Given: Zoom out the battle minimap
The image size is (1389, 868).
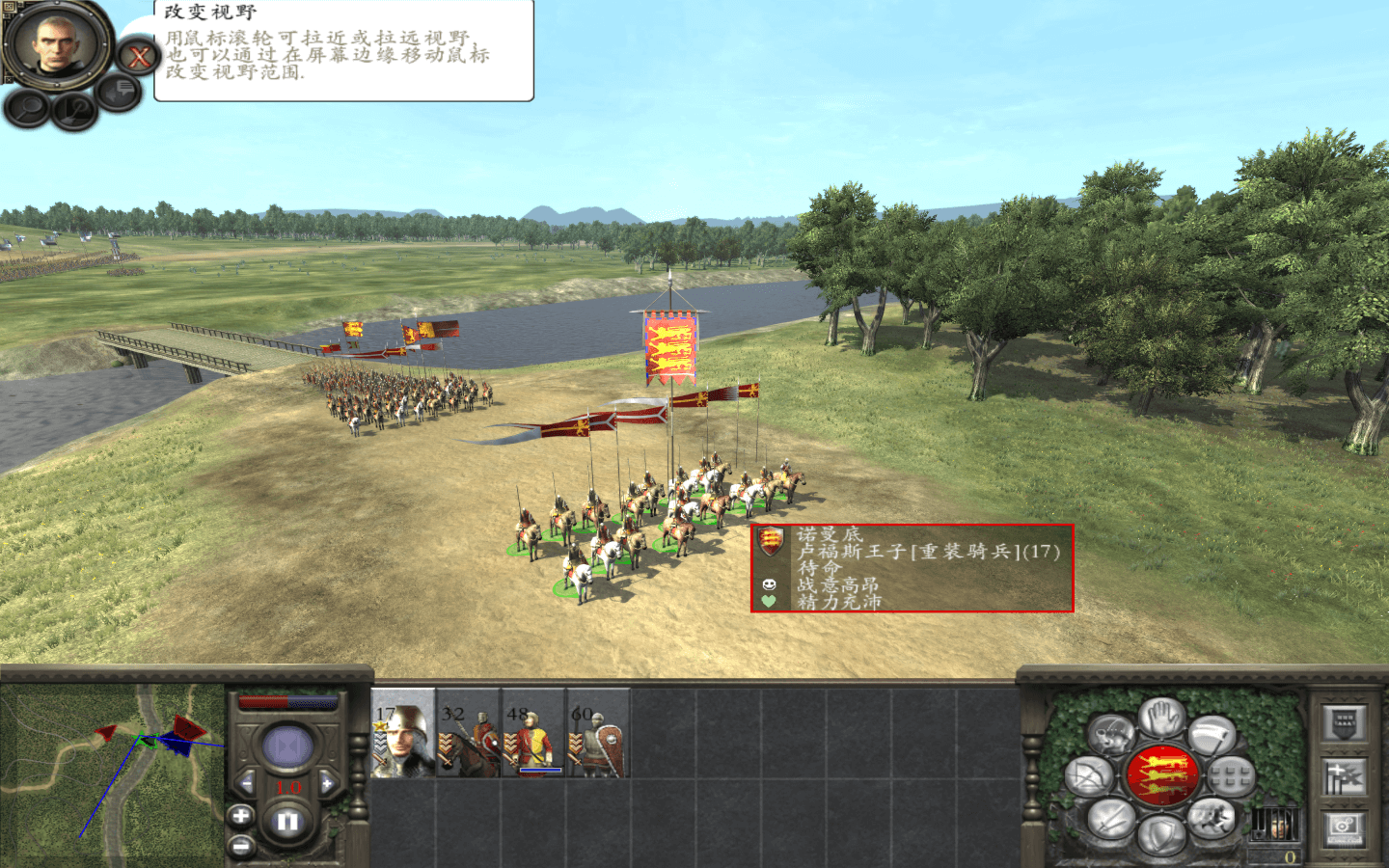Looking at the screenshot, I should click(x=240, y=847).
